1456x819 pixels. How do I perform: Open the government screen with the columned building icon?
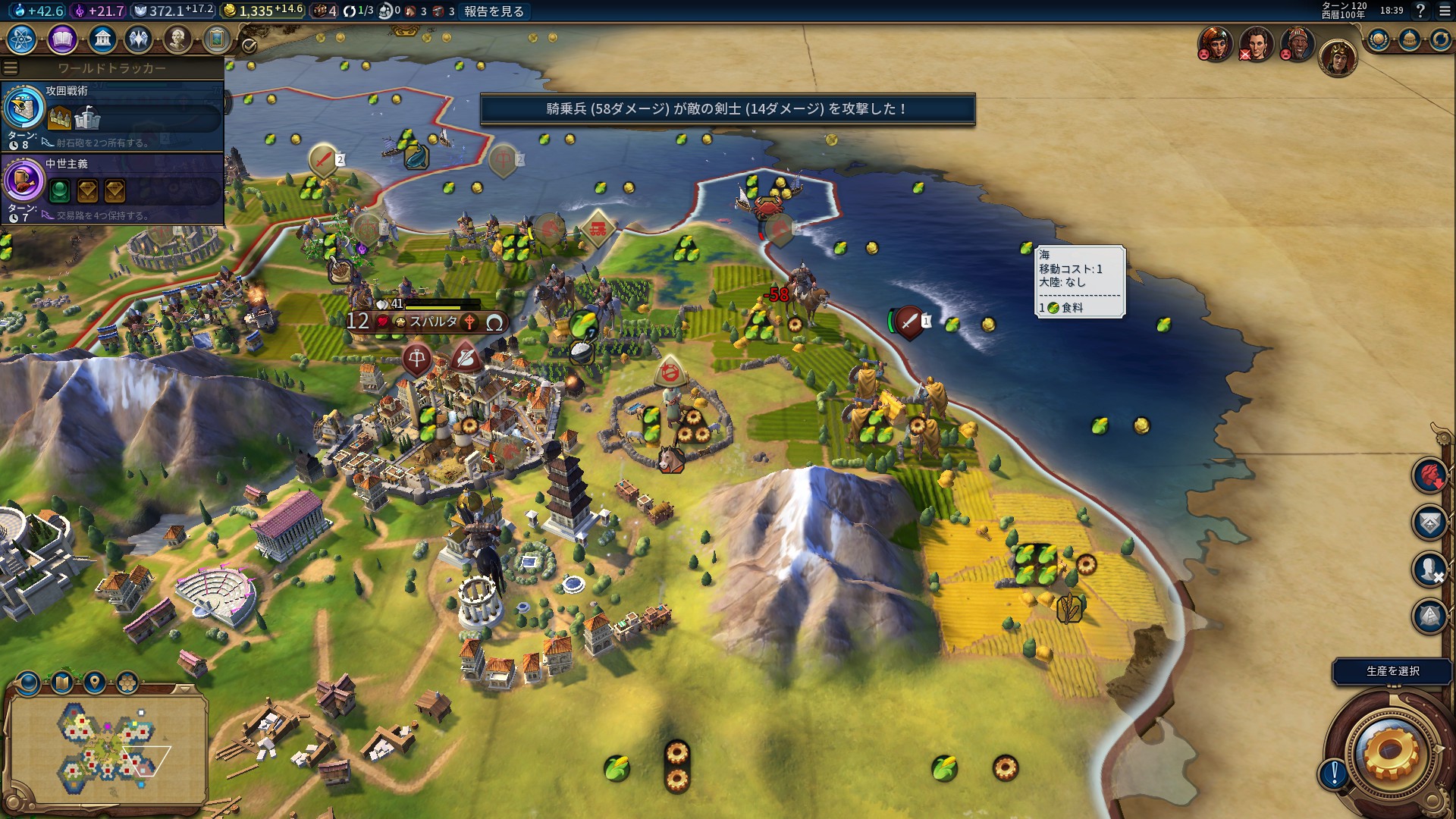pos(102,39)
